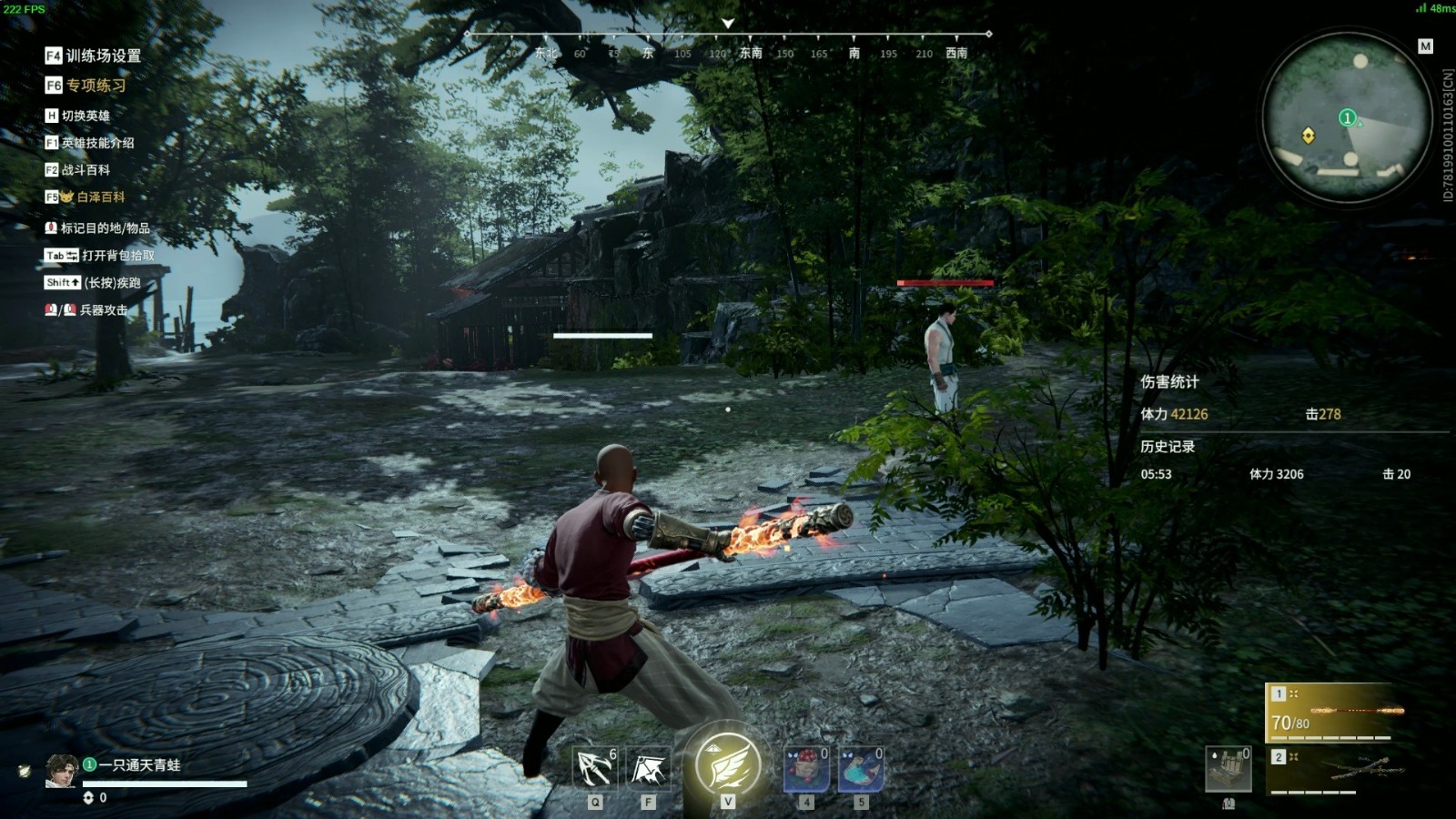The height and width of the screenshot is (819, 1456).
Task: Open the 白泽百科 encyclopedia entry
Action: [x=86, y=197]
